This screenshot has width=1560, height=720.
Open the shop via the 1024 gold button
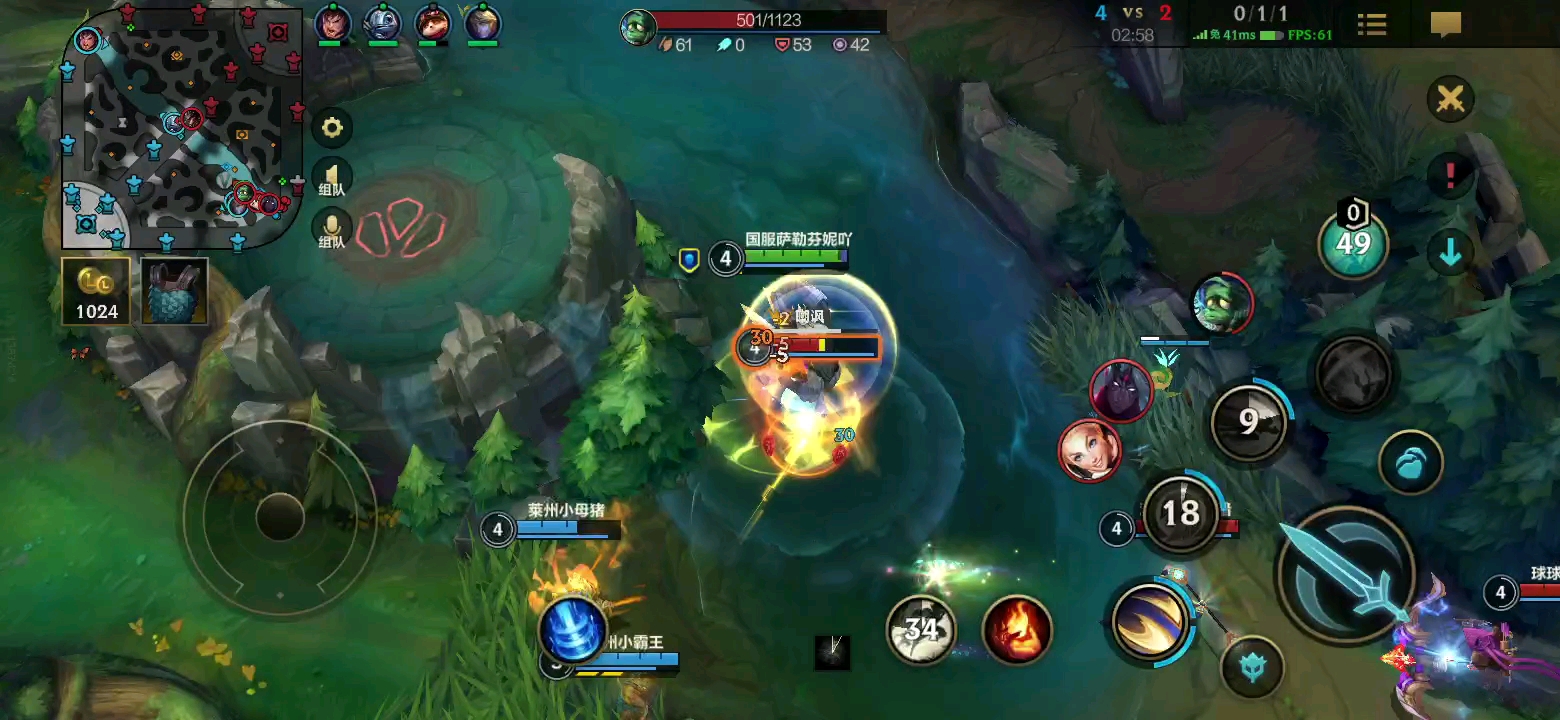coord(96,292)
